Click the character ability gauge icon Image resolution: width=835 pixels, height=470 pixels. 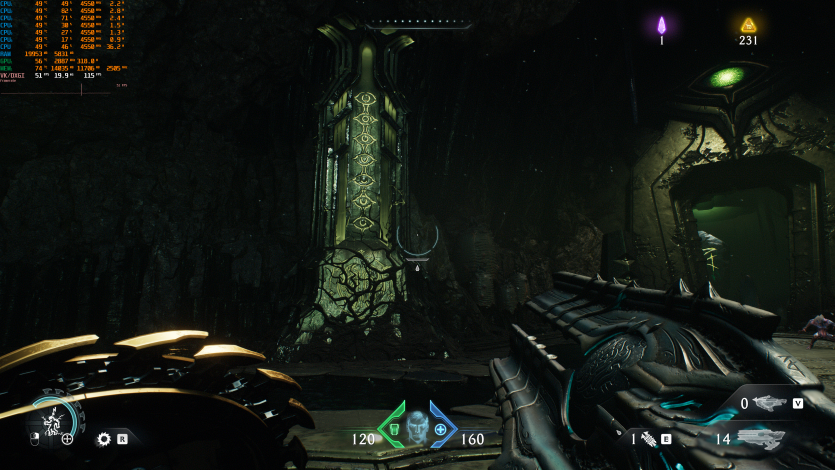pos(50,422)
